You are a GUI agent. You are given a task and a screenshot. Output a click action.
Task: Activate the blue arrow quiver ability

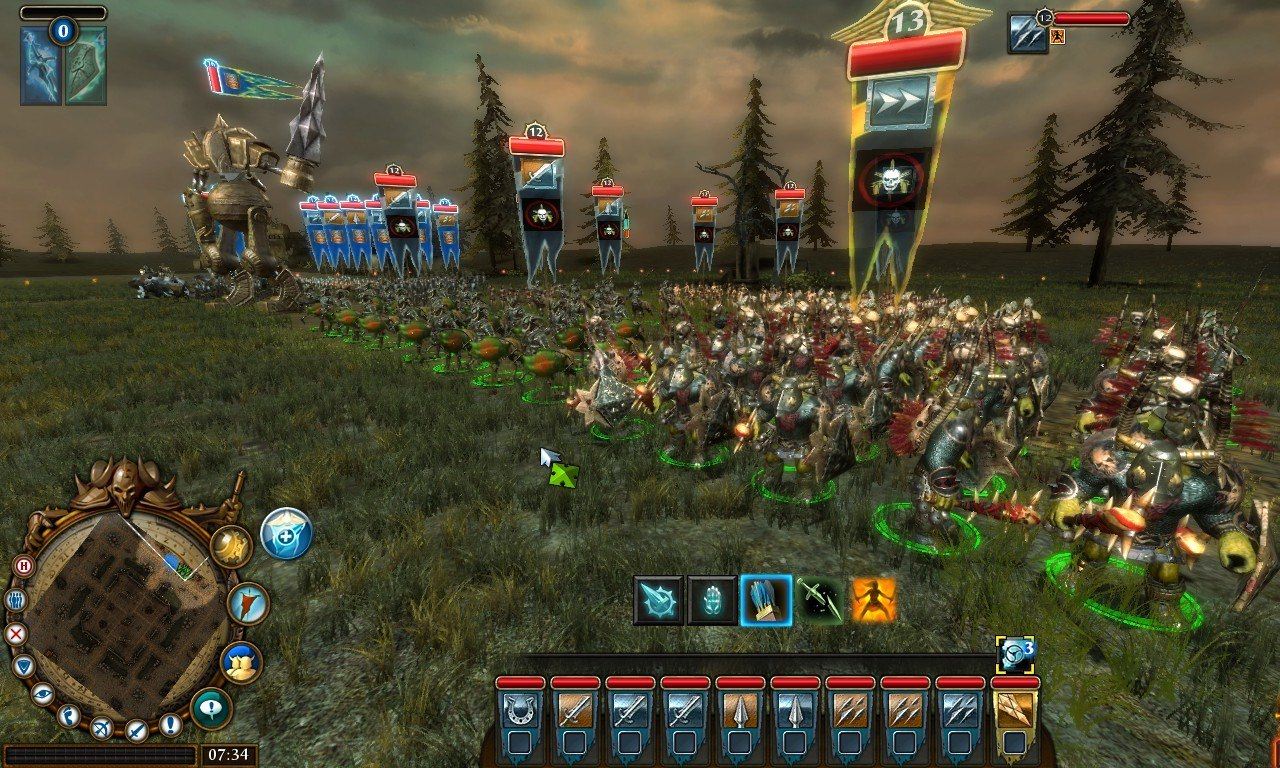pyautogui.click(x=766, y=600)
